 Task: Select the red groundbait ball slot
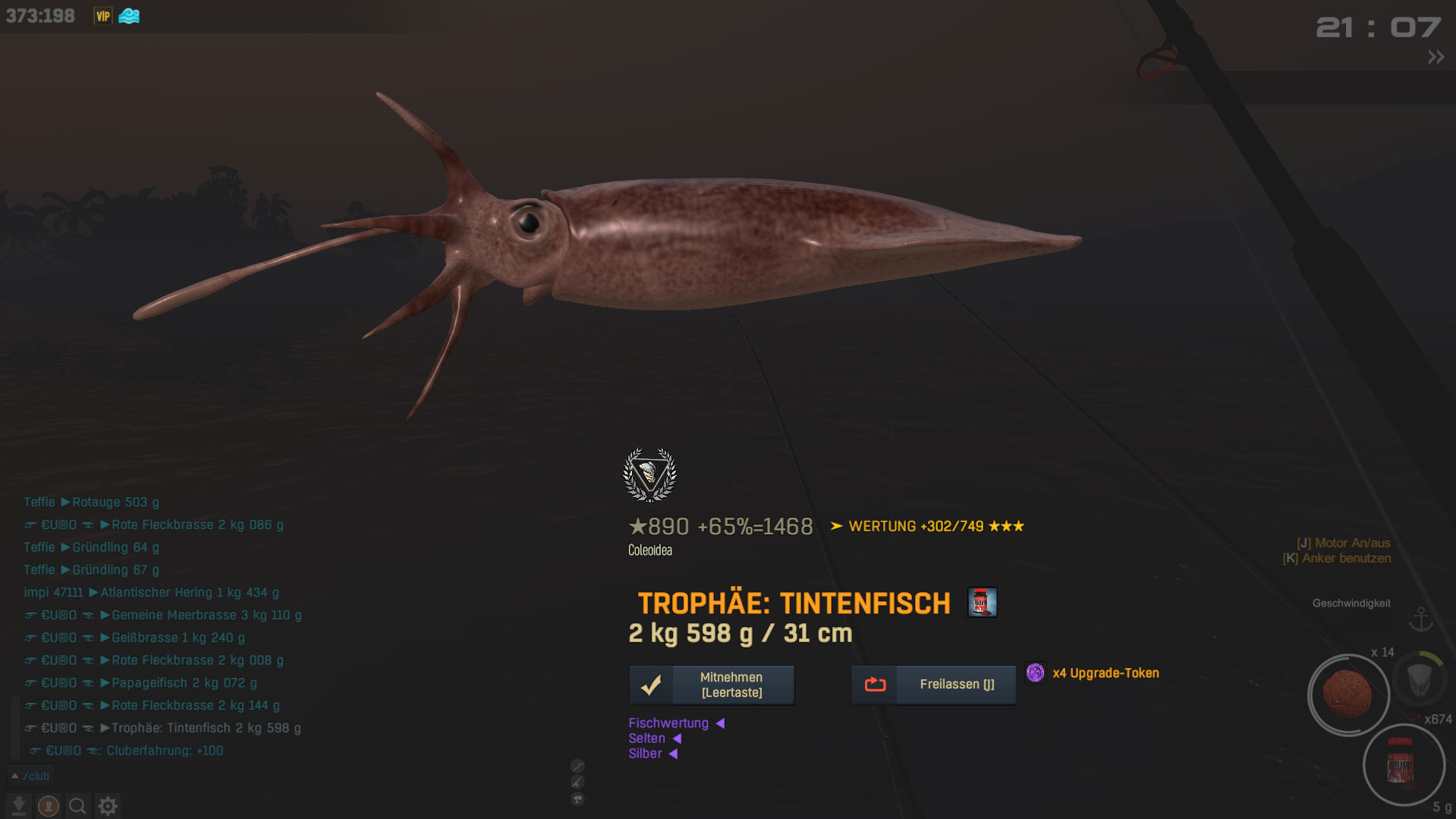point(1348,695)
